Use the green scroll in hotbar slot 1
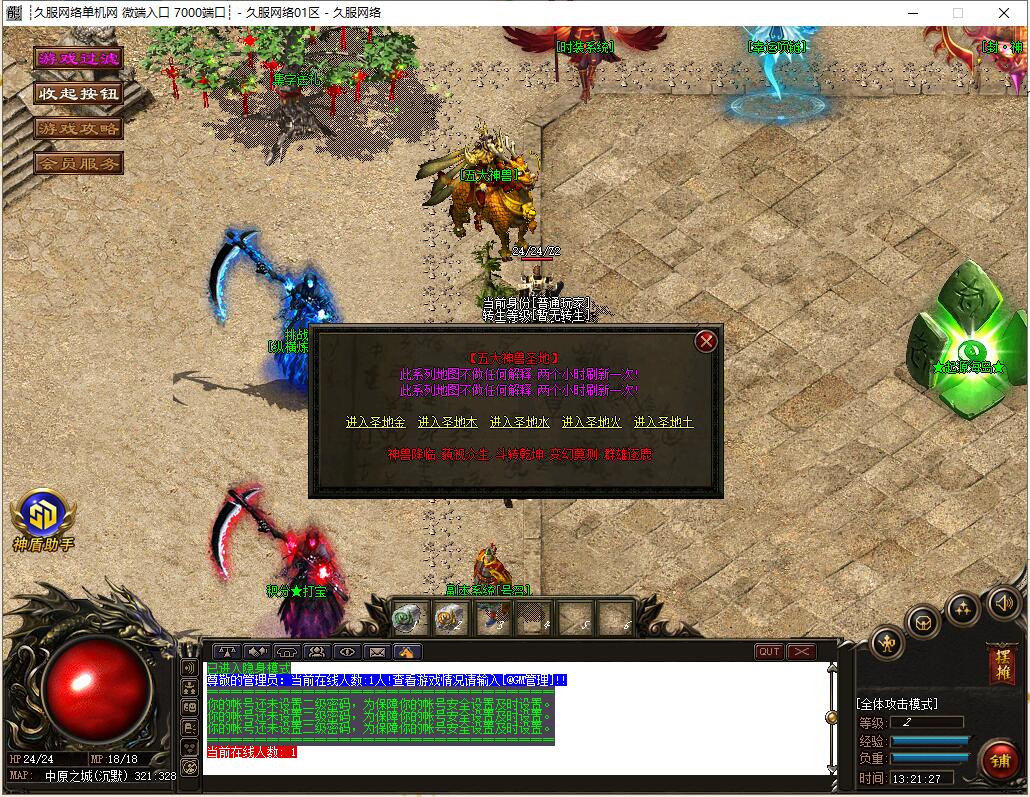 (x=410, y=619)
